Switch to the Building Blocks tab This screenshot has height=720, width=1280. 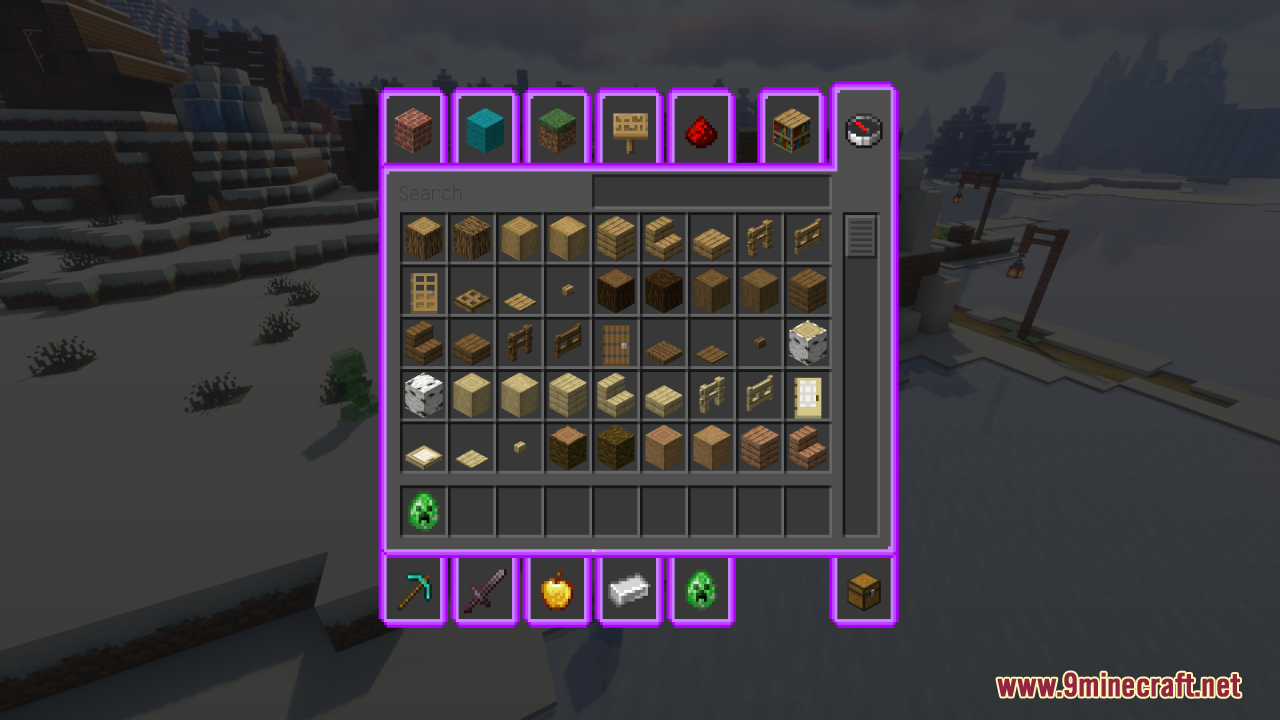[413, 128]
